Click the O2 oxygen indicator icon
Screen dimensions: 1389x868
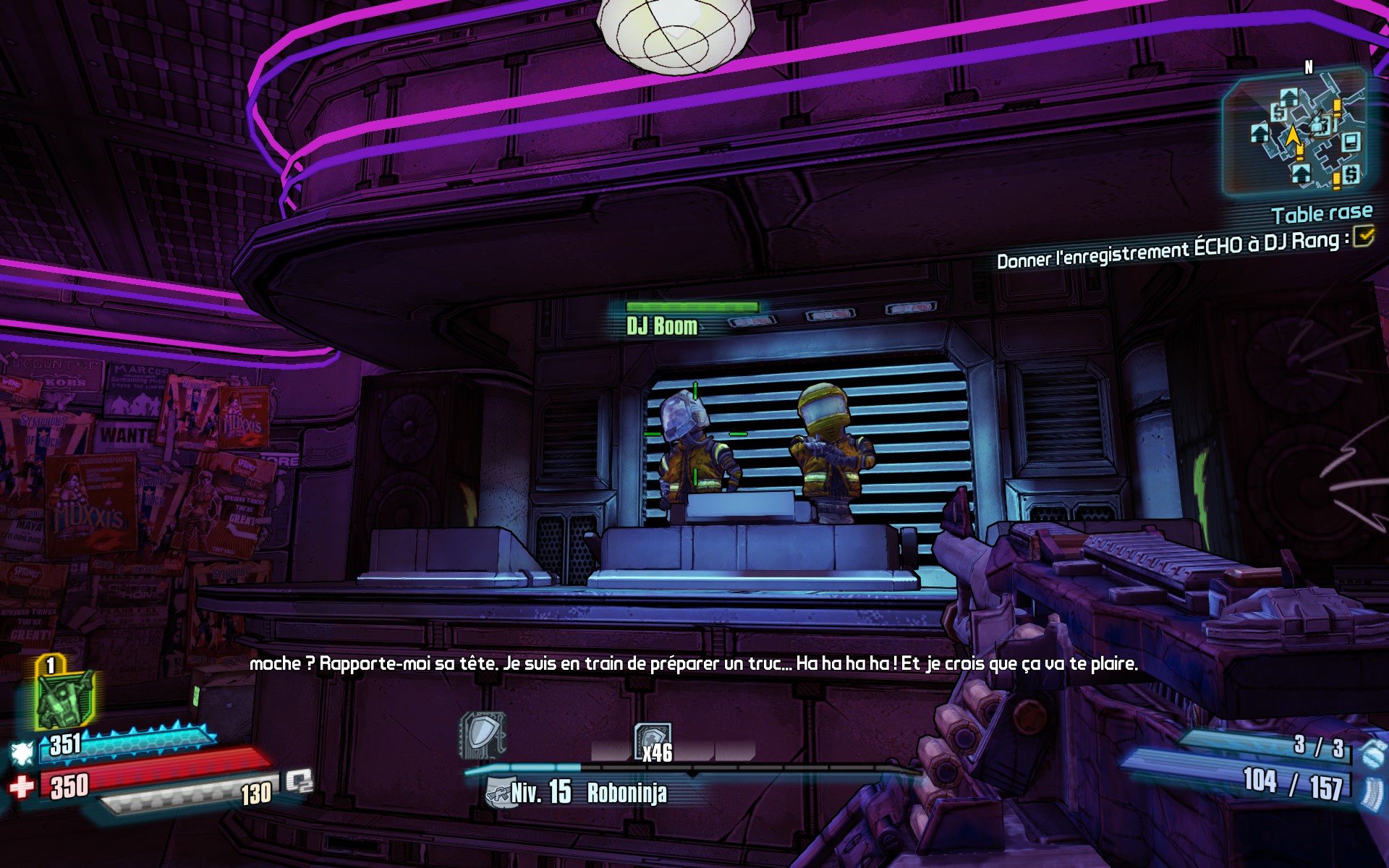point(299,782)
